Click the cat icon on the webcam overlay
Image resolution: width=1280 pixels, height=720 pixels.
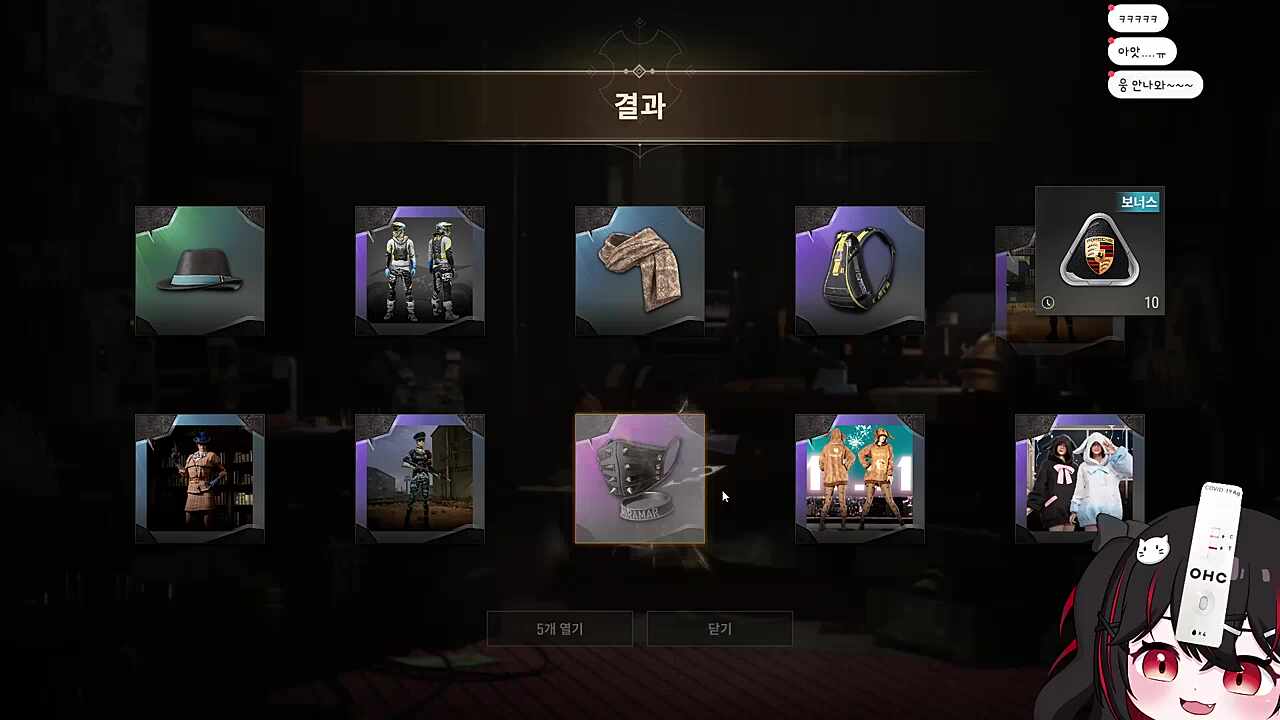tap(1155, 549)
